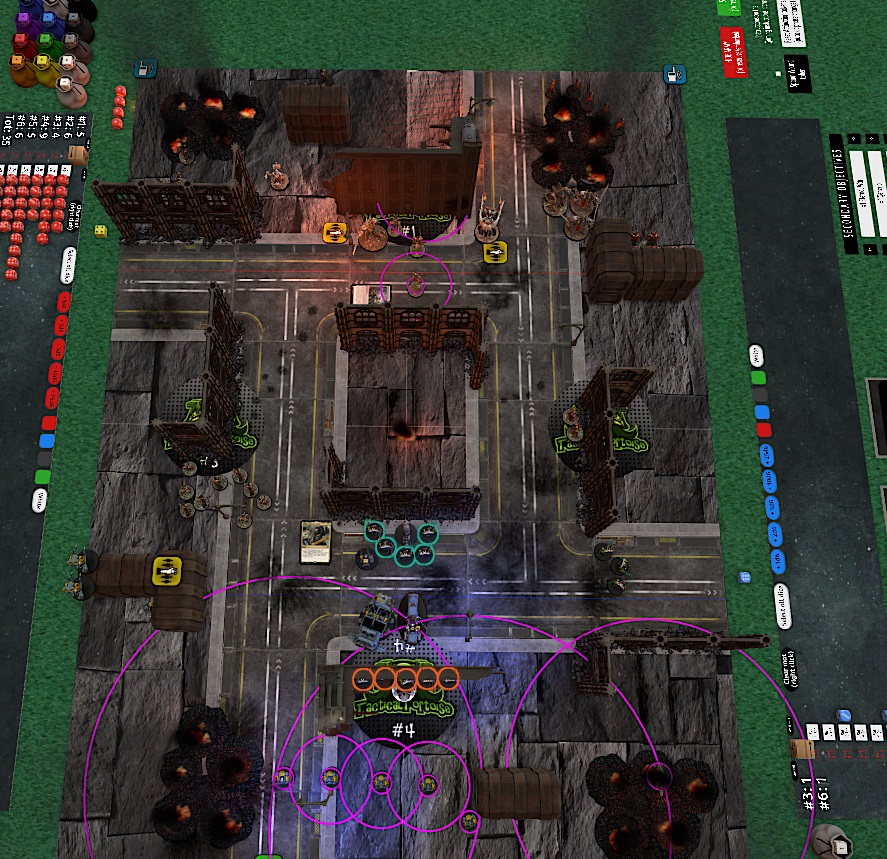This screenshot has width=887, height=859.
Task: Select all dice on the blue-button mat
Action: 781,604
